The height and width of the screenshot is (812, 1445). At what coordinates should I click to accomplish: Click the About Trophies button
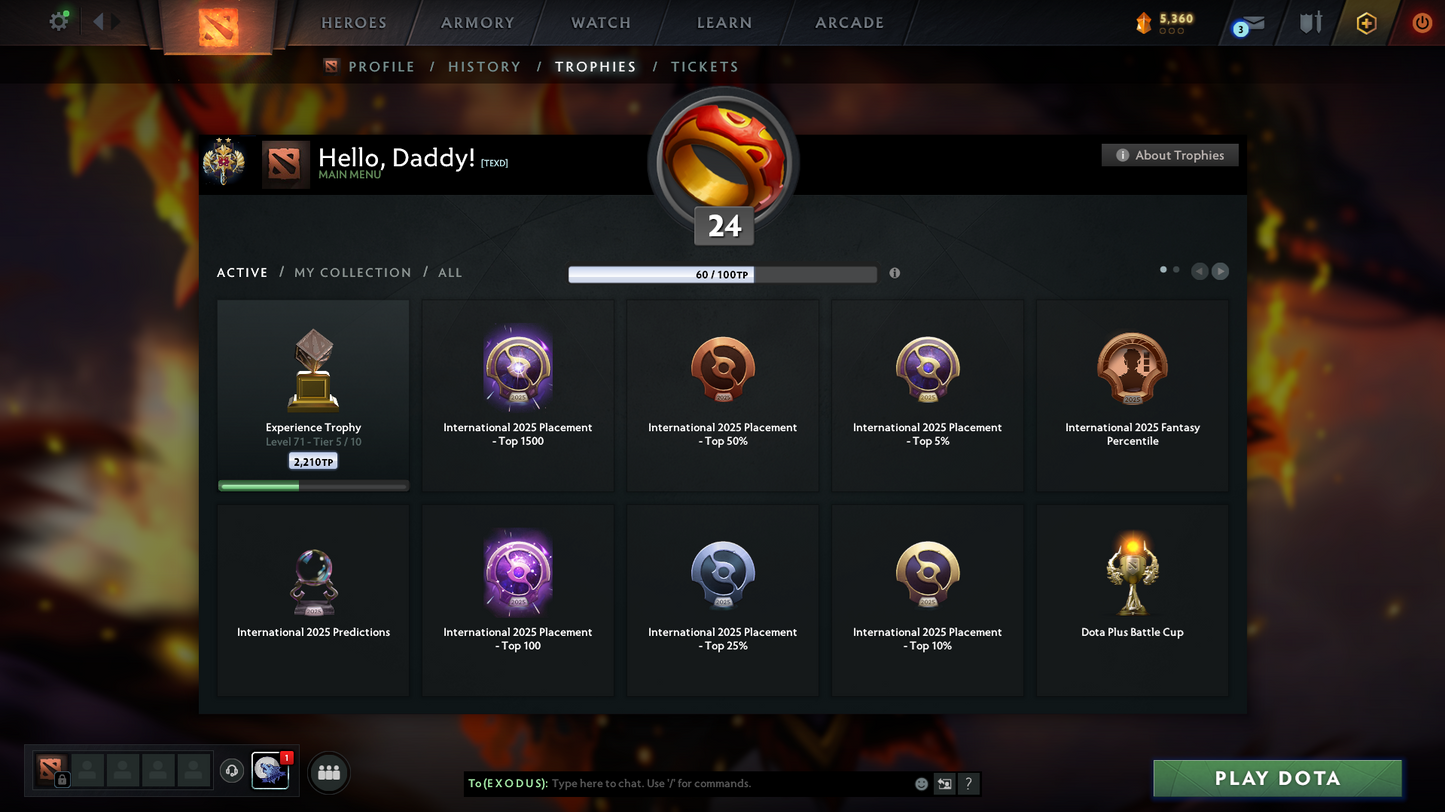[1170, 155]
